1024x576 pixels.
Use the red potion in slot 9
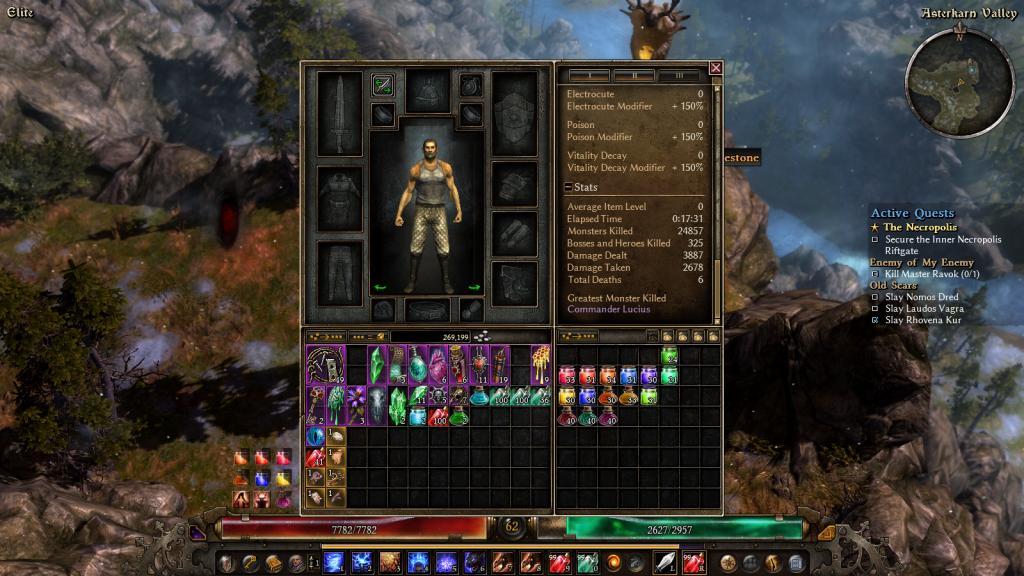[559, 562]
